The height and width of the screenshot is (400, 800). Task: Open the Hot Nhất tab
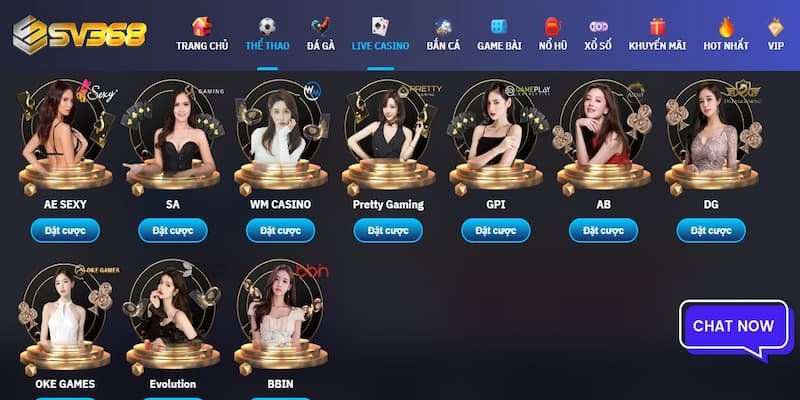tap(726, 35)
